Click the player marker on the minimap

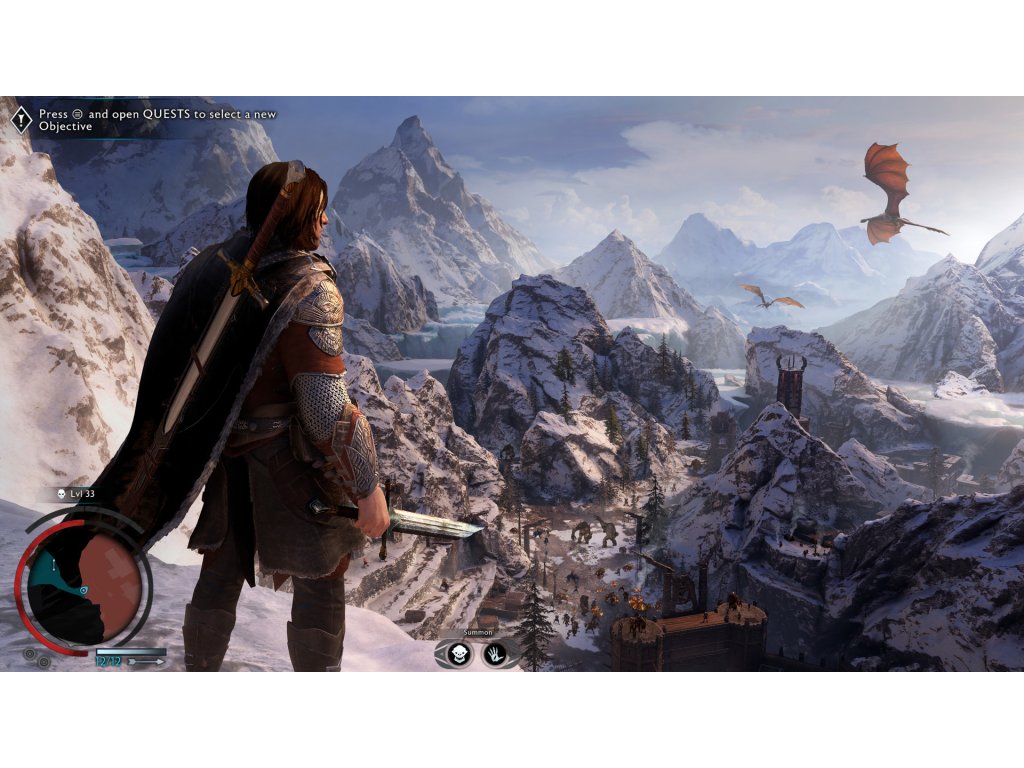point(84,590)
